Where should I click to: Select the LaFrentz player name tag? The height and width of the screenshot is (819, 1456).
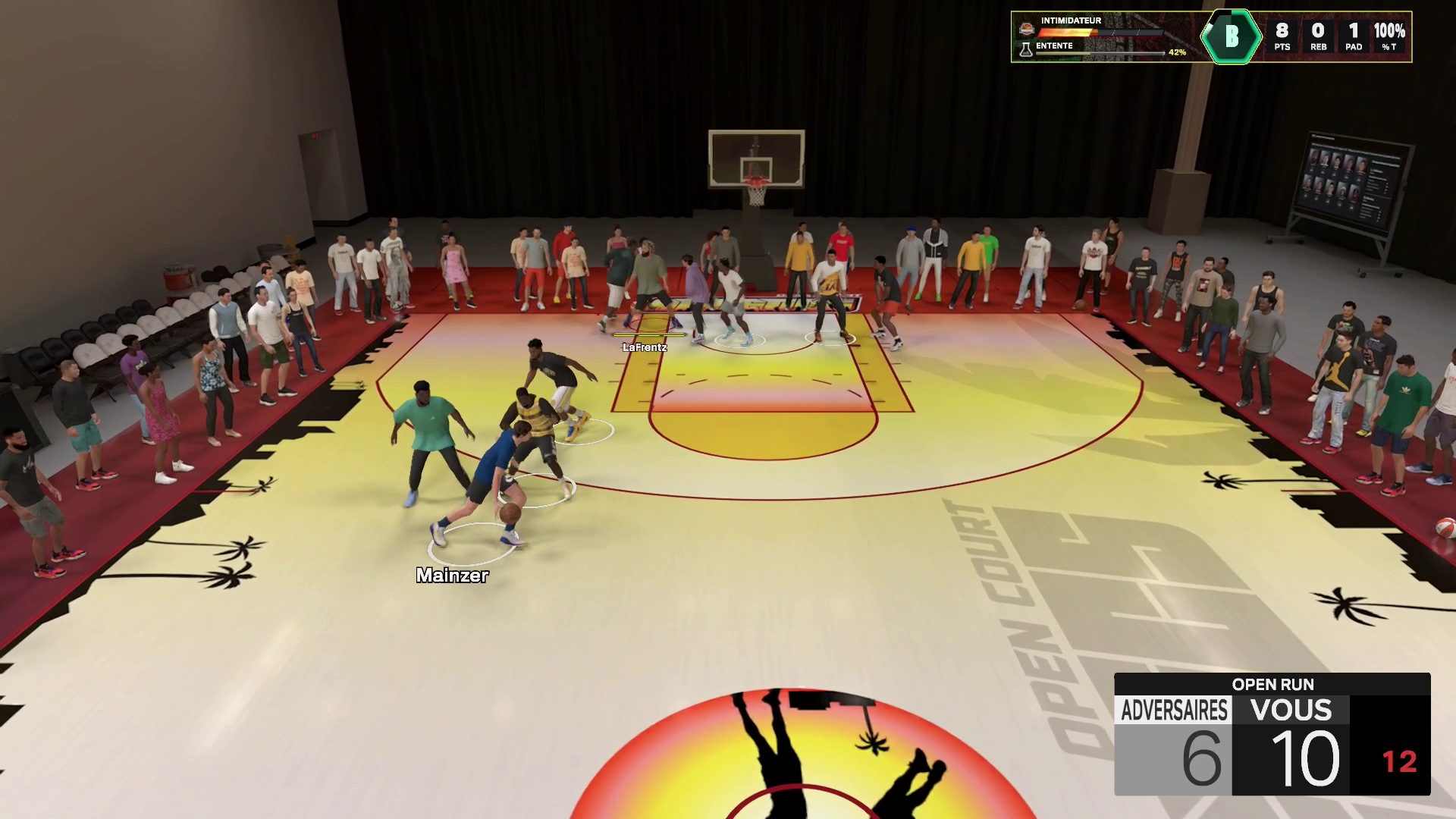pos(645,347)
